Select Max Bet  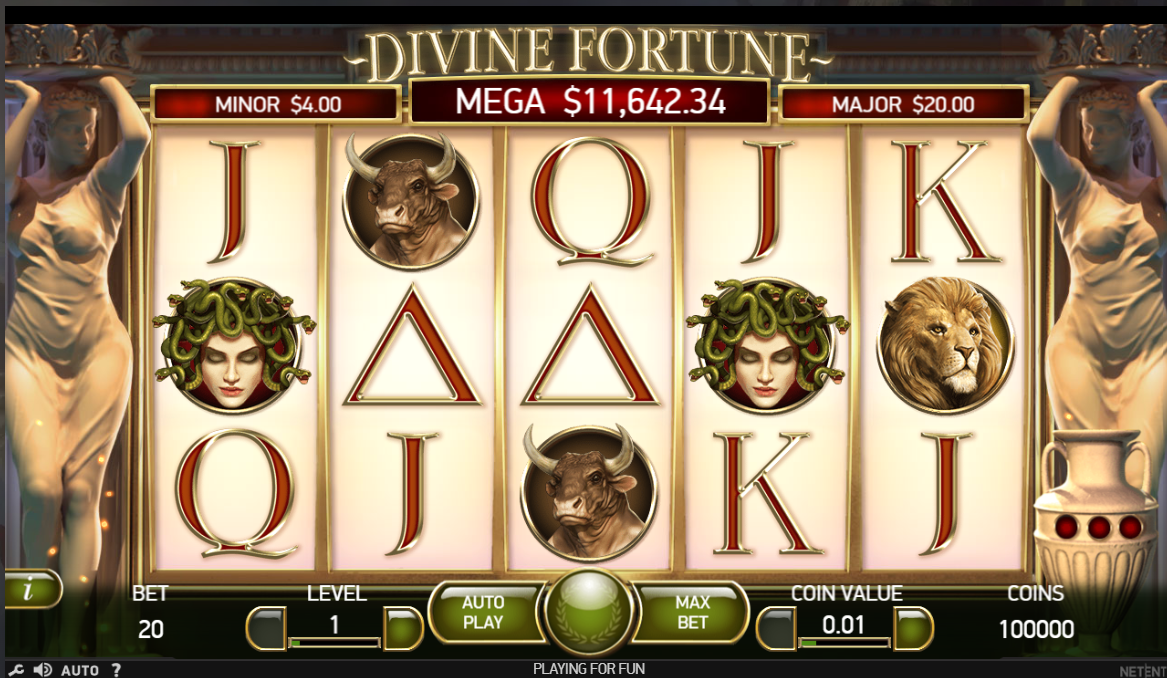(692, 612)
